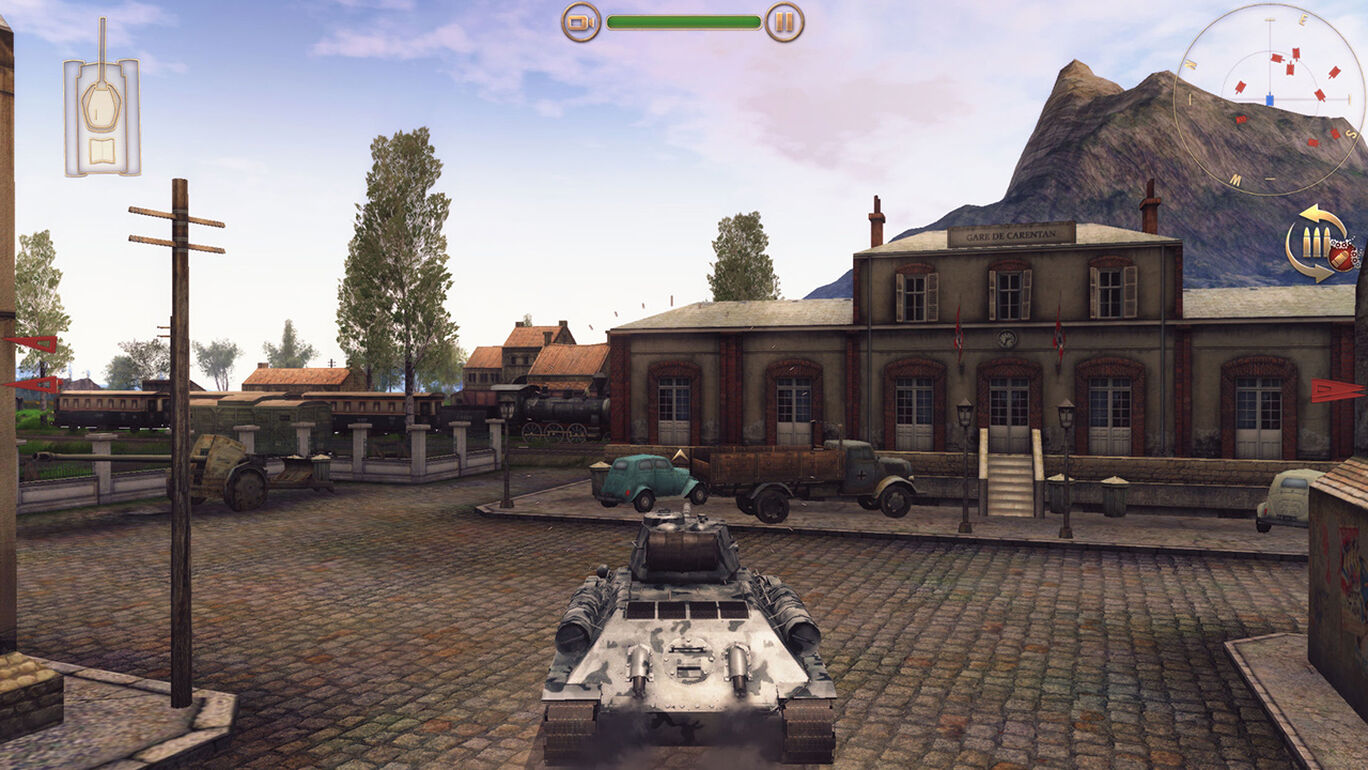Tap the tank damage status icon
1368x770 pixels.
click(x=102, y=110)
